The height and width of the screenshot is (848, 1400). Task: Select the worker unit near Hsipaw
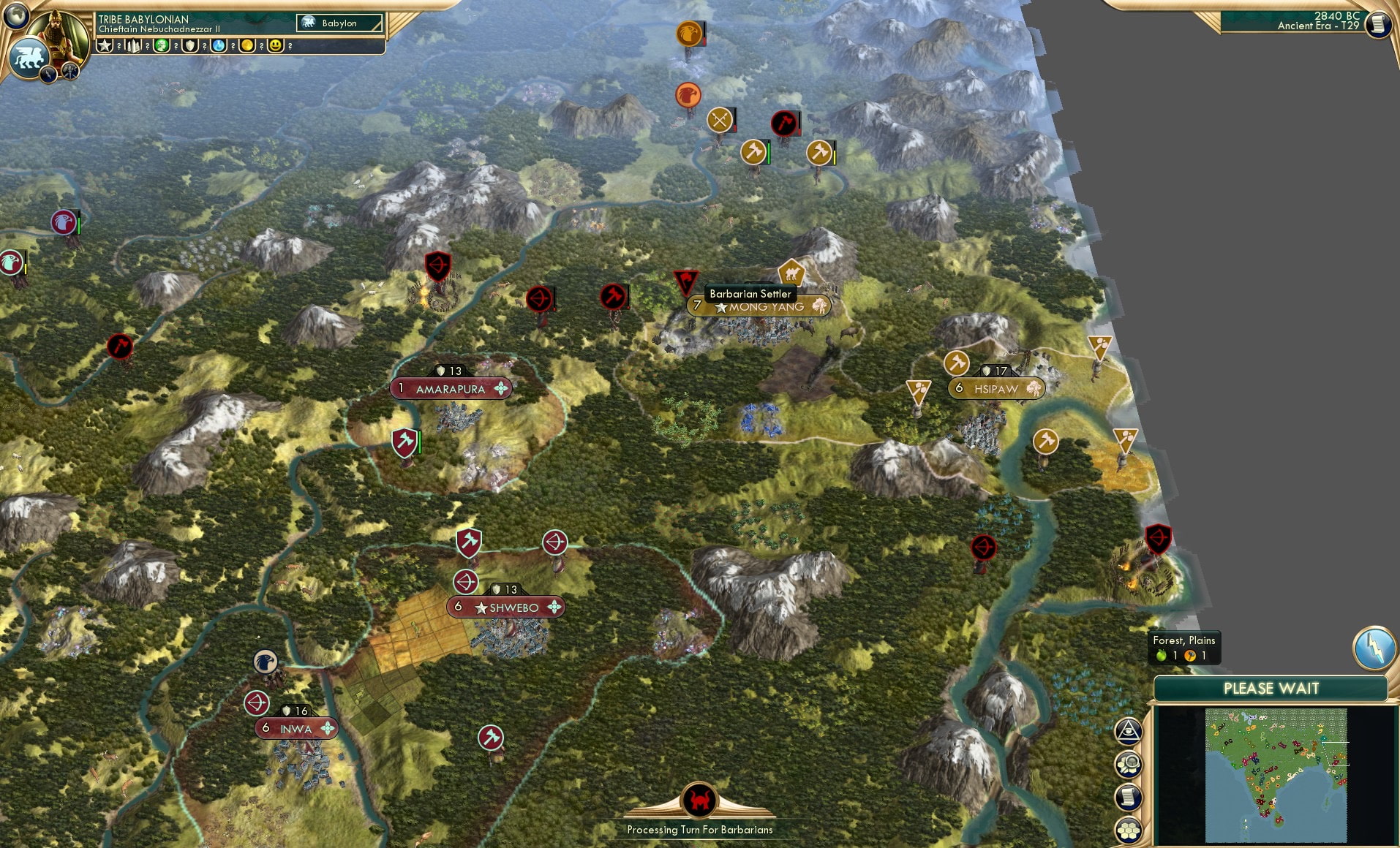958,363
